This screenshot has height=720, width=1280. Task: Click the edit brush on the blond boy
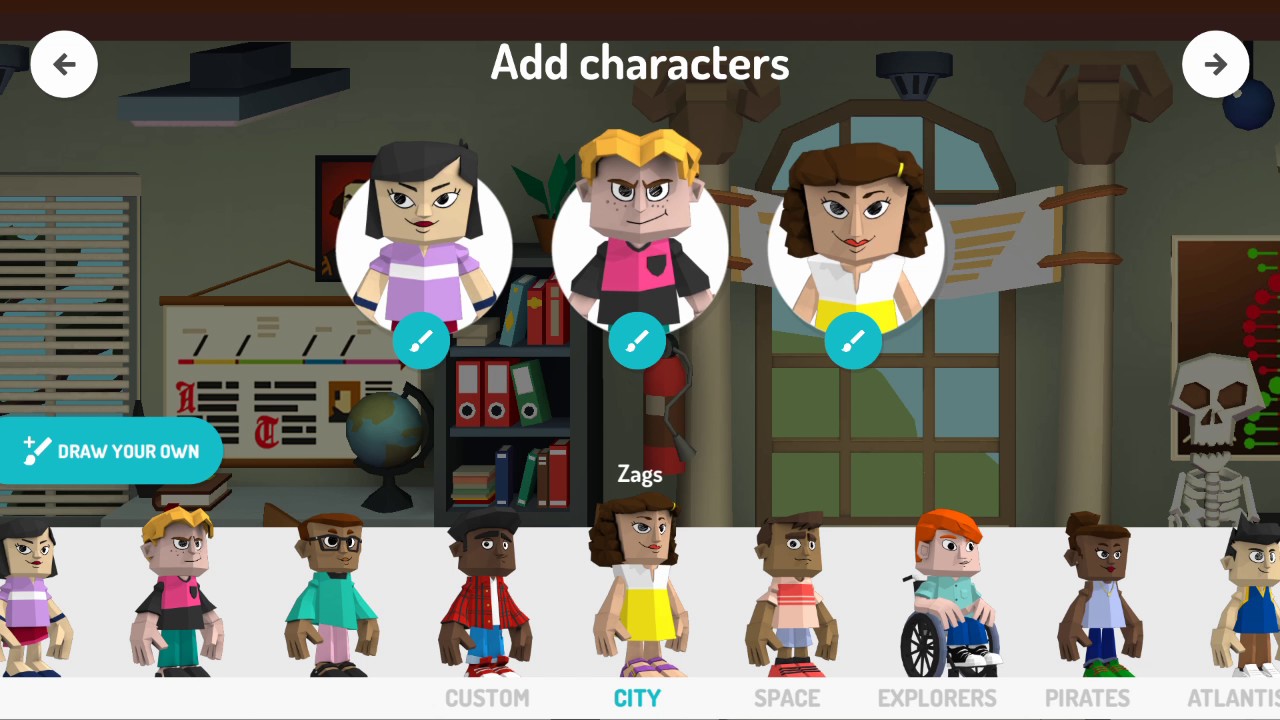click(x=637, y=341)
